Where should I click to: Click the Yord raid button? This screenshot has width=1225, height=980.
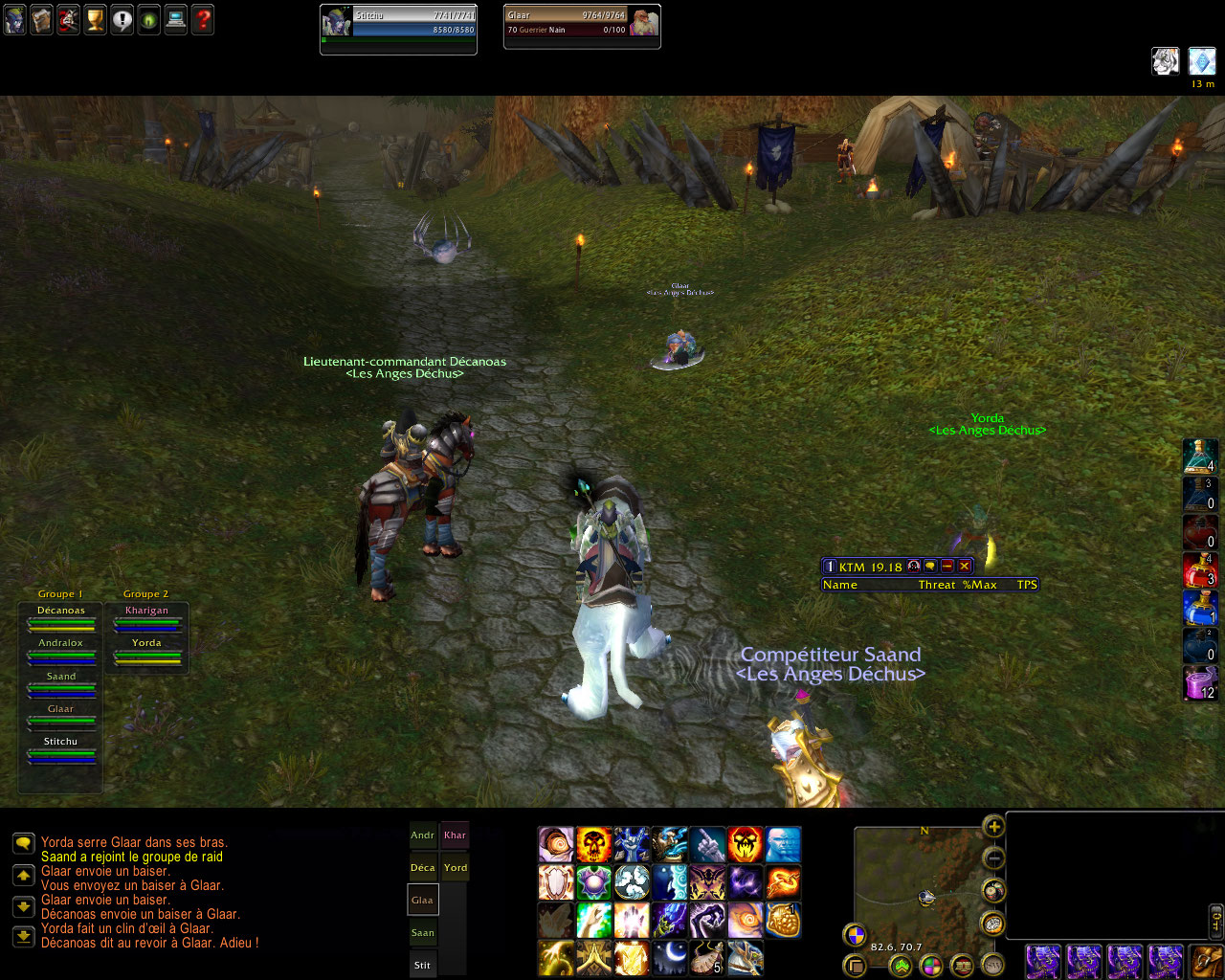(456, 868)
